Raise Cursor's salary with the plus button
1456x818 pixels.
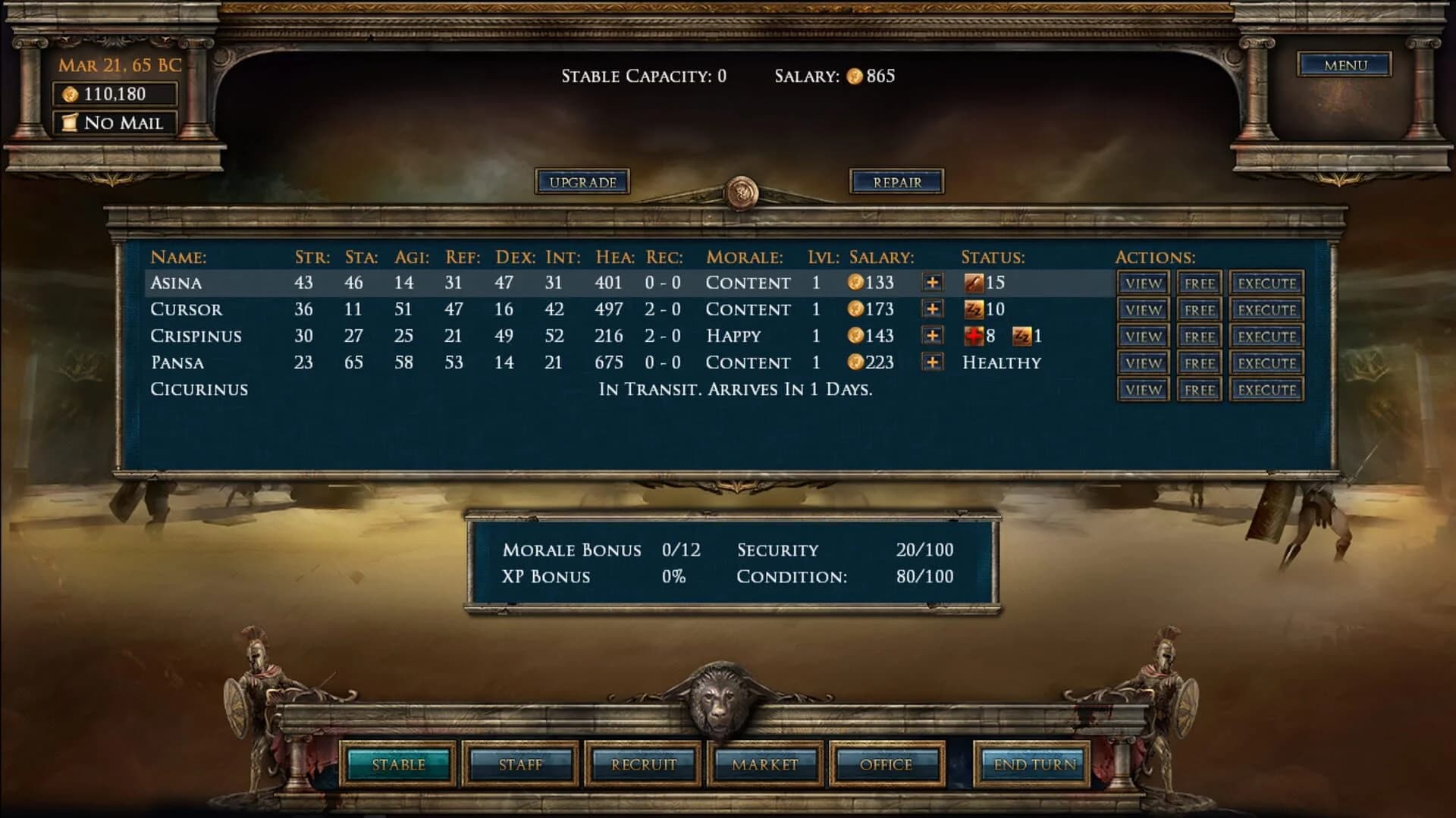click(x=933, y=309)
